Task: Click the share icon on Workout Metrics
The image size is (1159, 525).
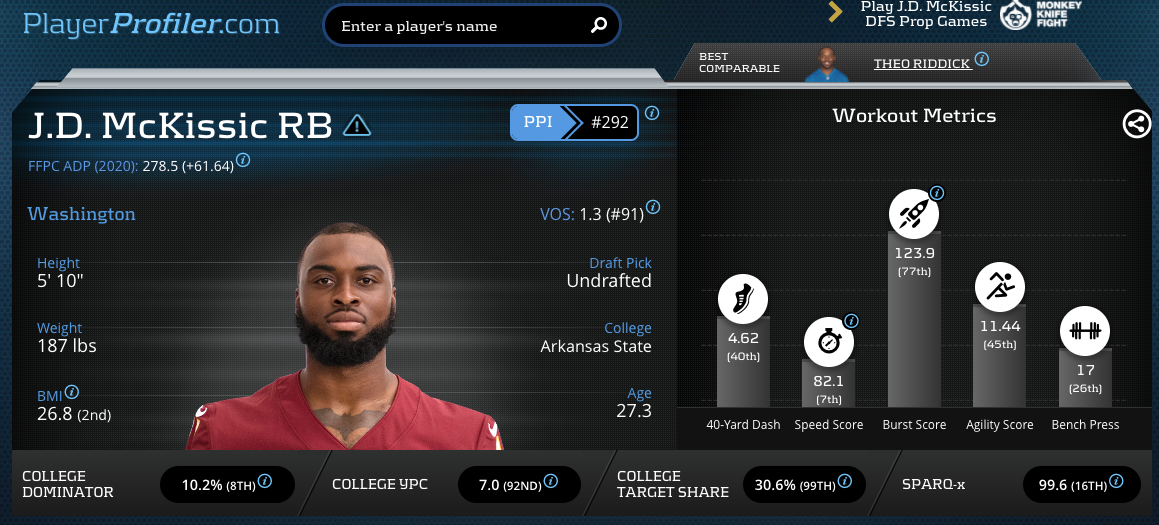Action: pyautogui.click(x=1136, y=124)
